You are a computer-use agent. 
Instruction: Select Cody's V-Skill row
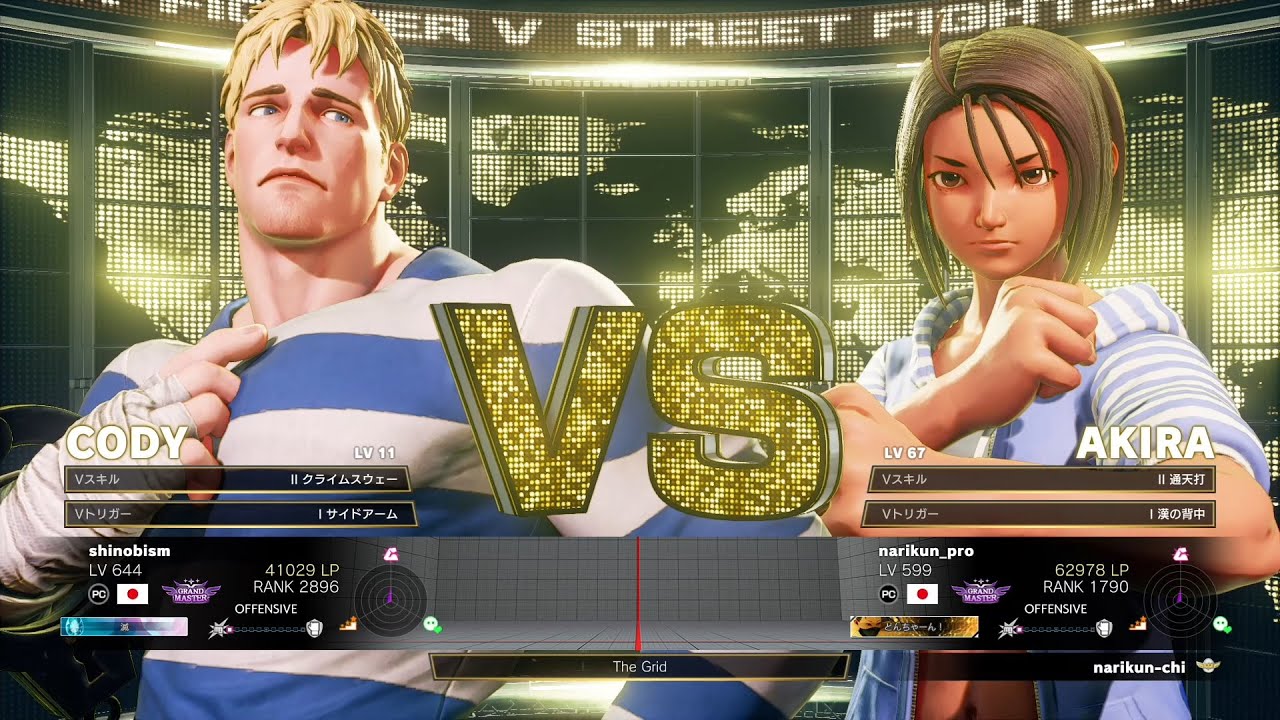(x=240, y=479)
